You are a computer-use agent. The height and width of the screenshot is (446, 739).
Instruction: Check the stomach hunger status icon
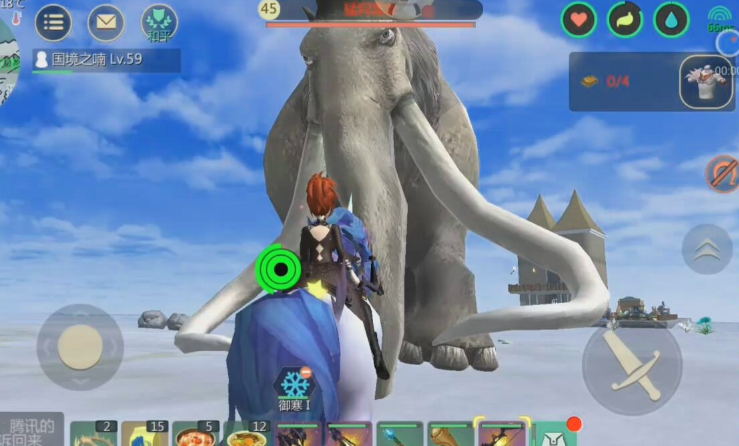point(625,19)
